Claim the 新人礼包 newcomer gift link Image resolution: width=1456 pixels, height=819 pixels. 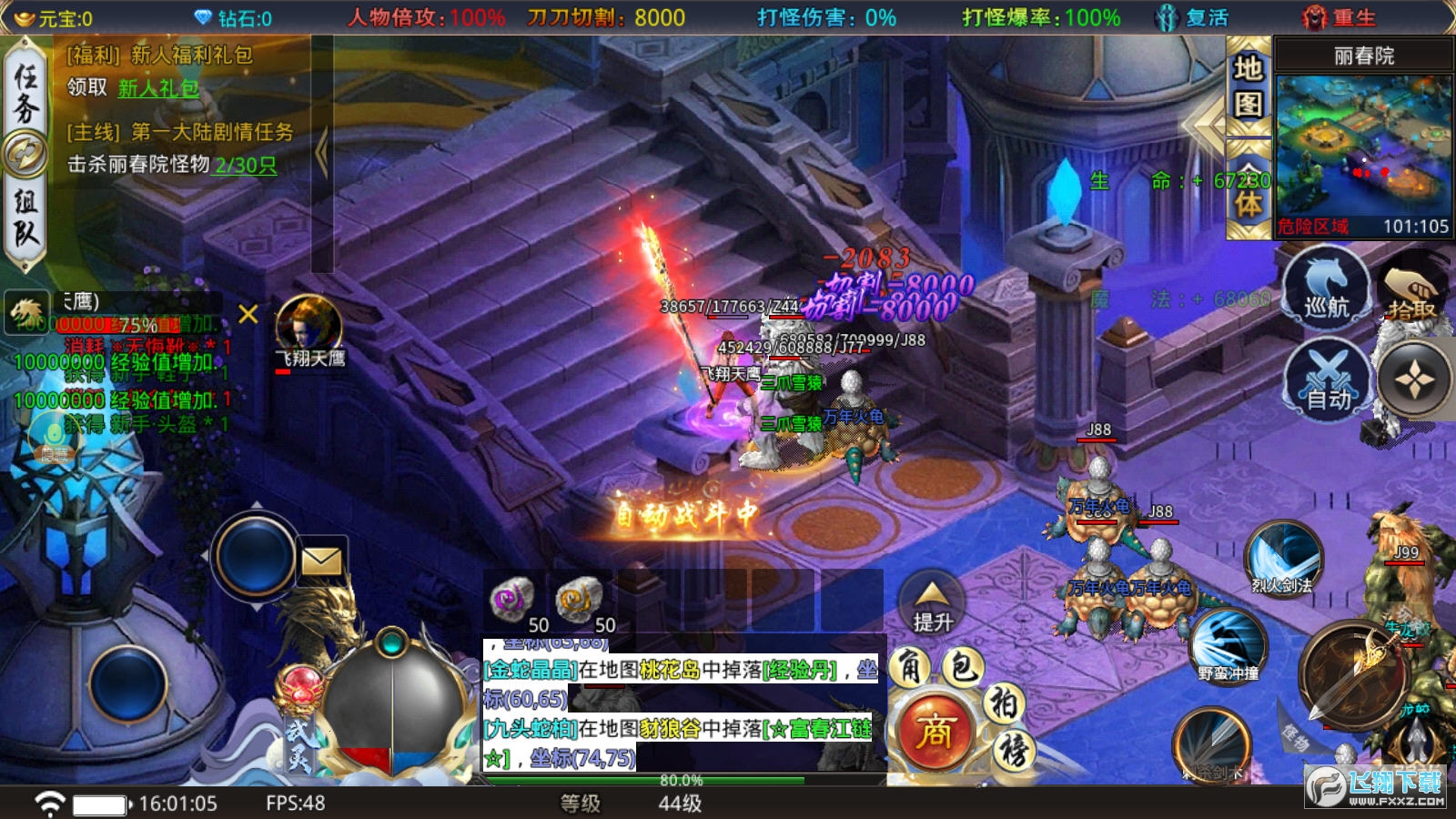click(x=158, y=88)
